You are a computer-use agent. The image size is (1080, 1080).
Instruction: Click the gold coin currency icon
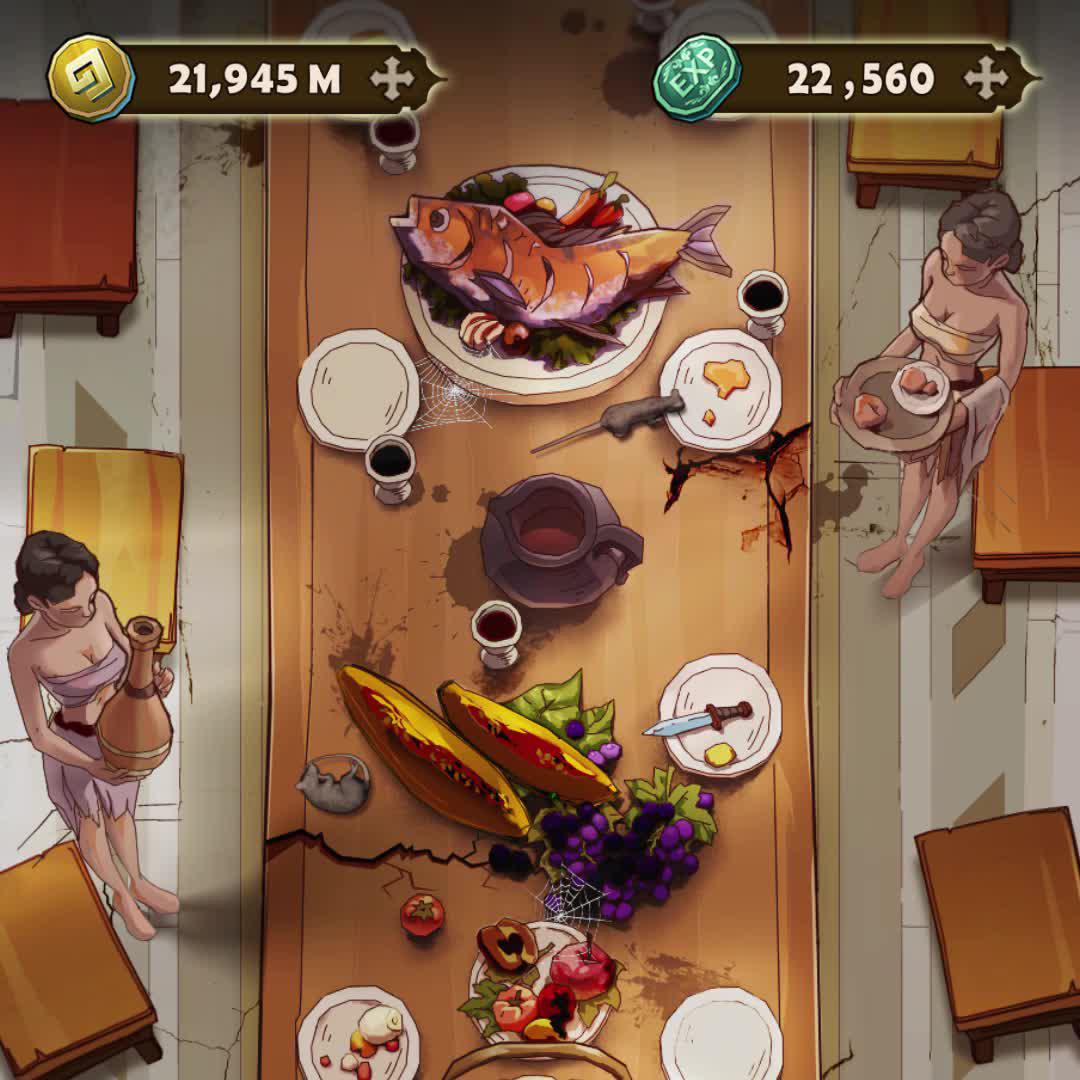pos(91,78)
